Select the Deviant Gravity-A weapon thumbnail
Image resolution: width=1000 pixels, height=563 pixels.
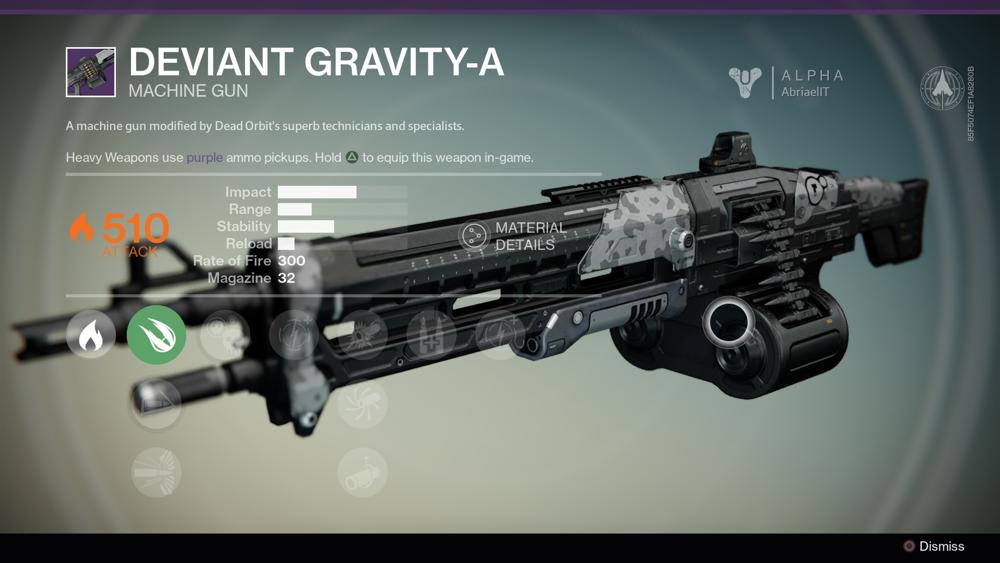[x=91, y=72]
